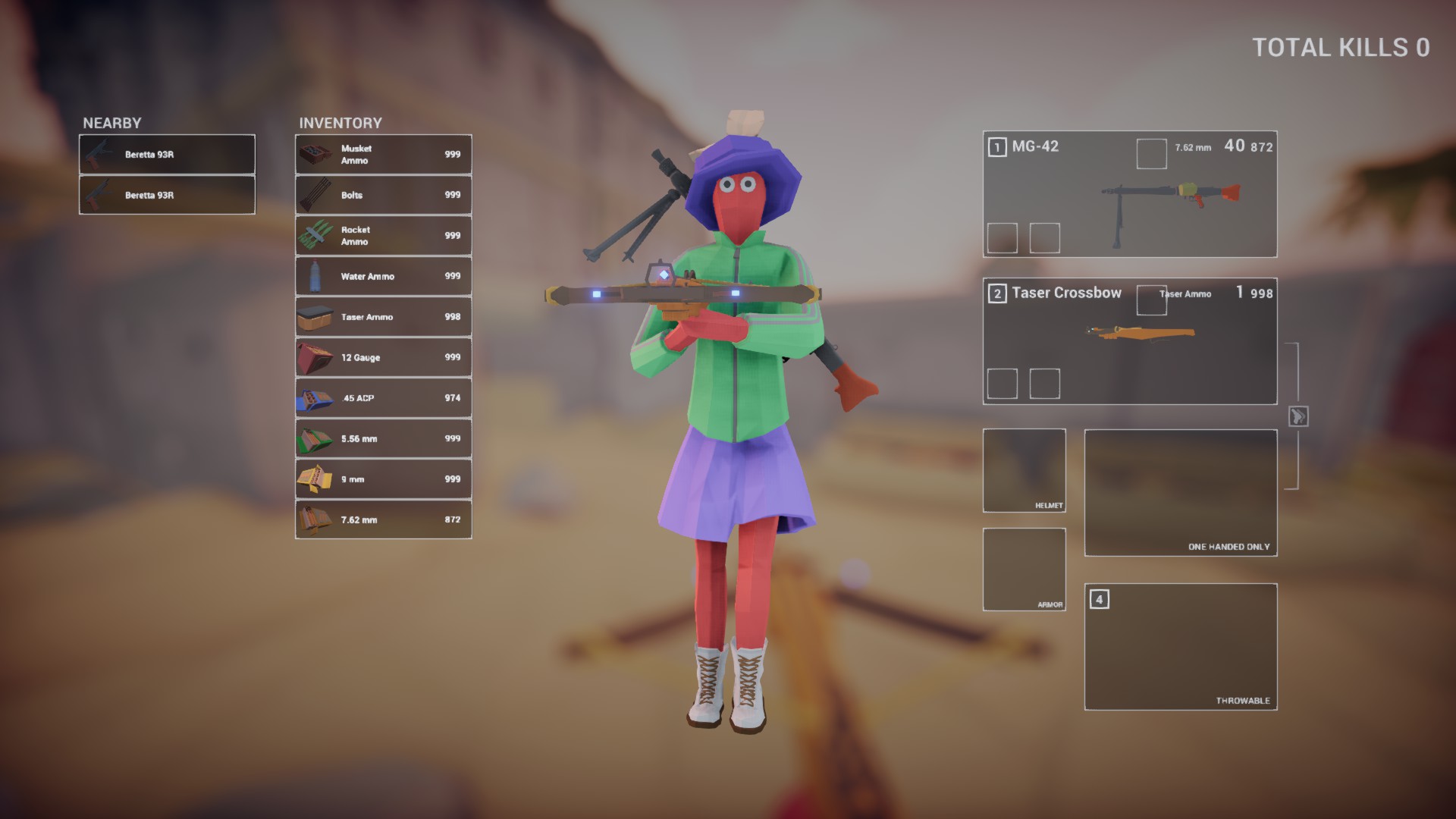Select the MG-42 weapon slot
This screenshot has height=819, width=1456.
[1129, 194]
